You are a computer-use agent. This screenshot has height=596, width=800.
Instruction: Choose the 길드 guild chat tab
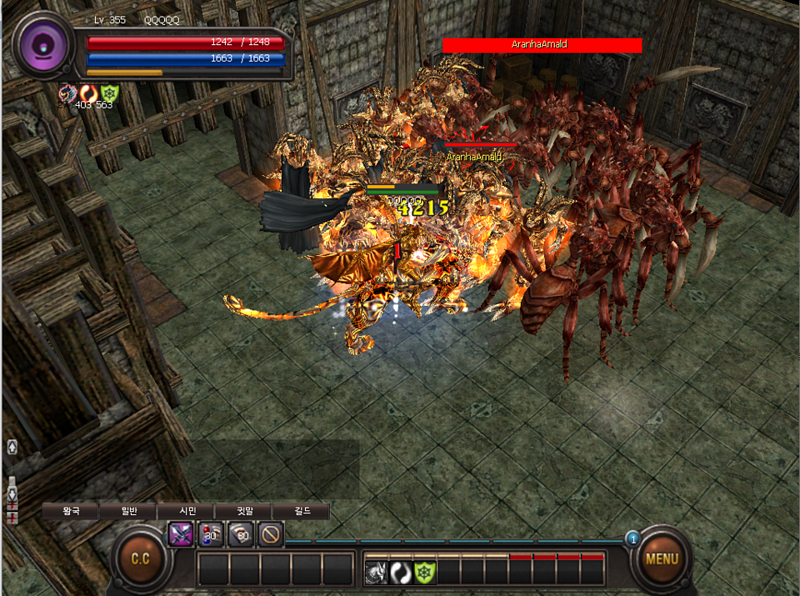coord(301,511)
